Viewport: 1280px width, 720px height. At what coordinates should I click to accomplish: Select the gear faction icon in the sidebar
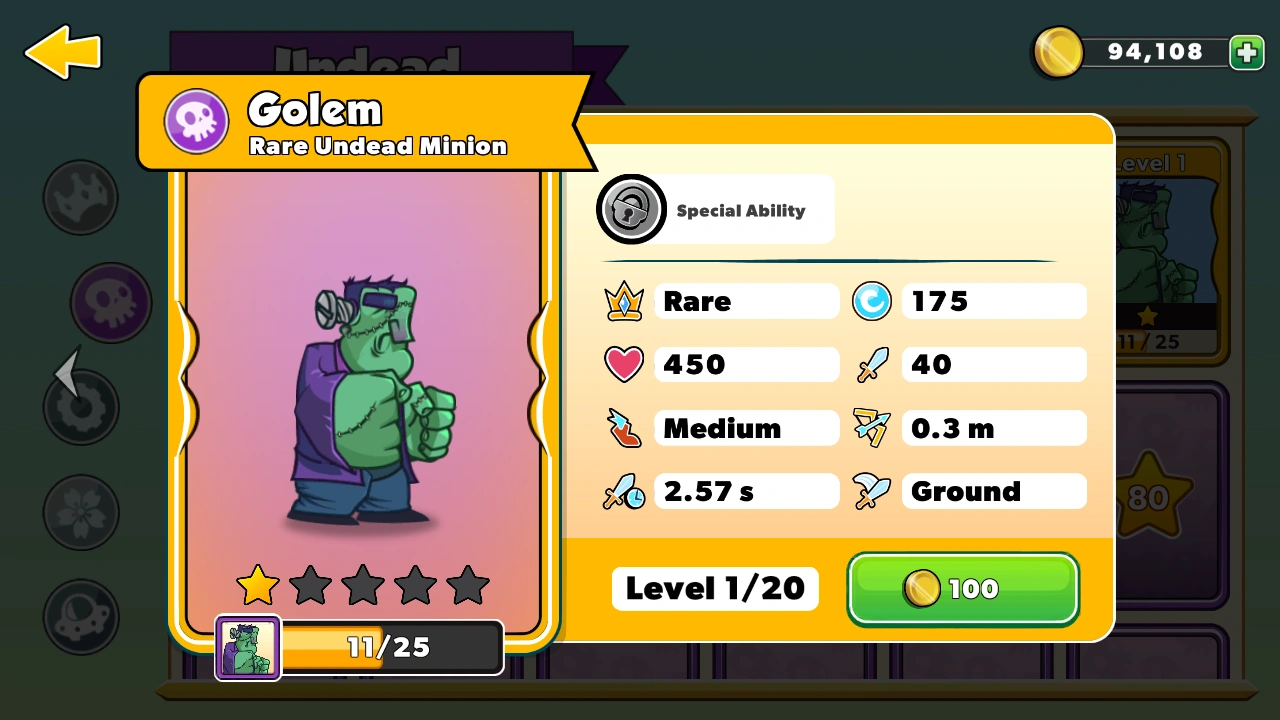[x=81, y=407]
